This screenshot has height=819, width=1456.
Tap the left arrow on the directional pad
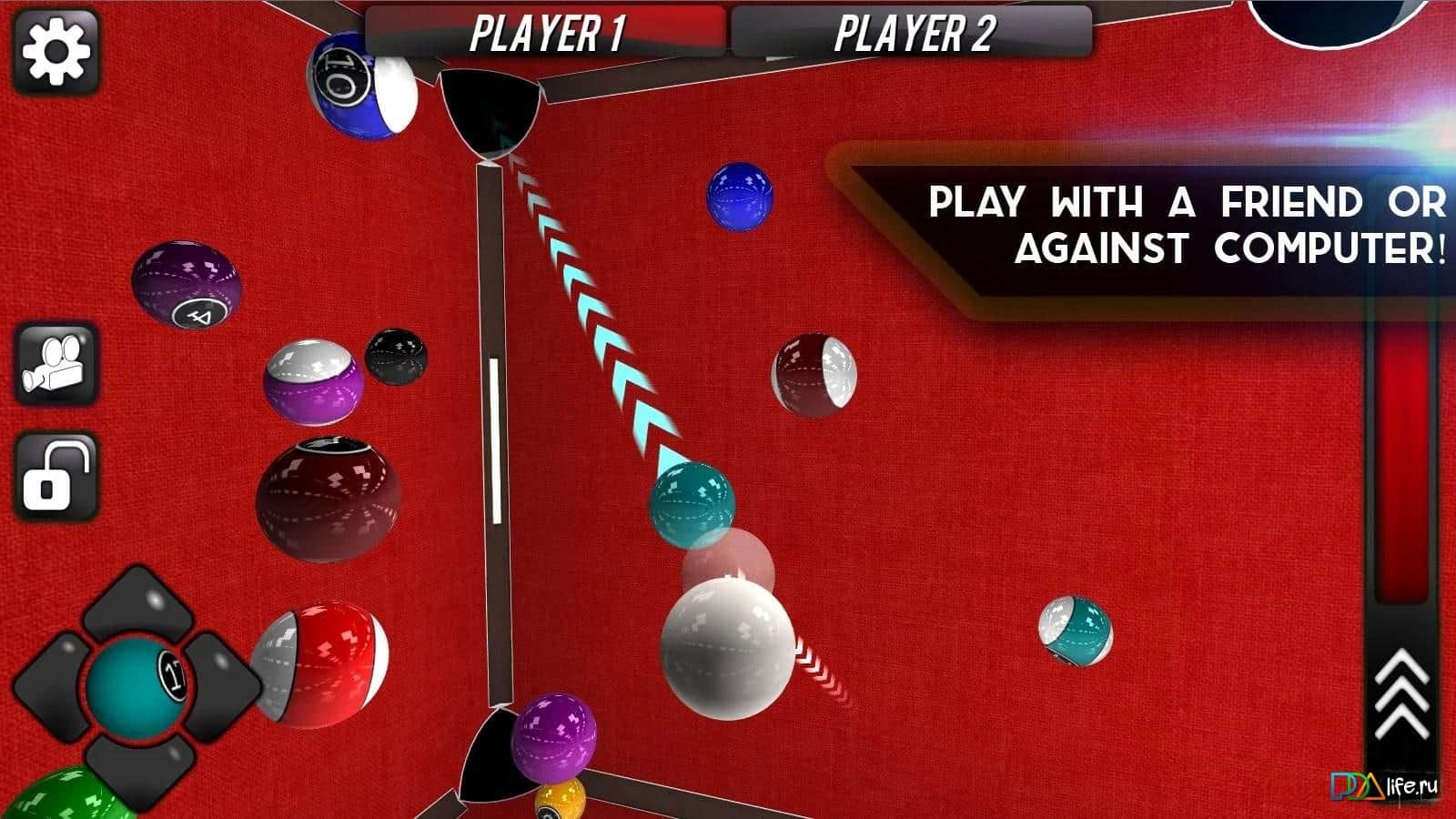tap(48, 685)
